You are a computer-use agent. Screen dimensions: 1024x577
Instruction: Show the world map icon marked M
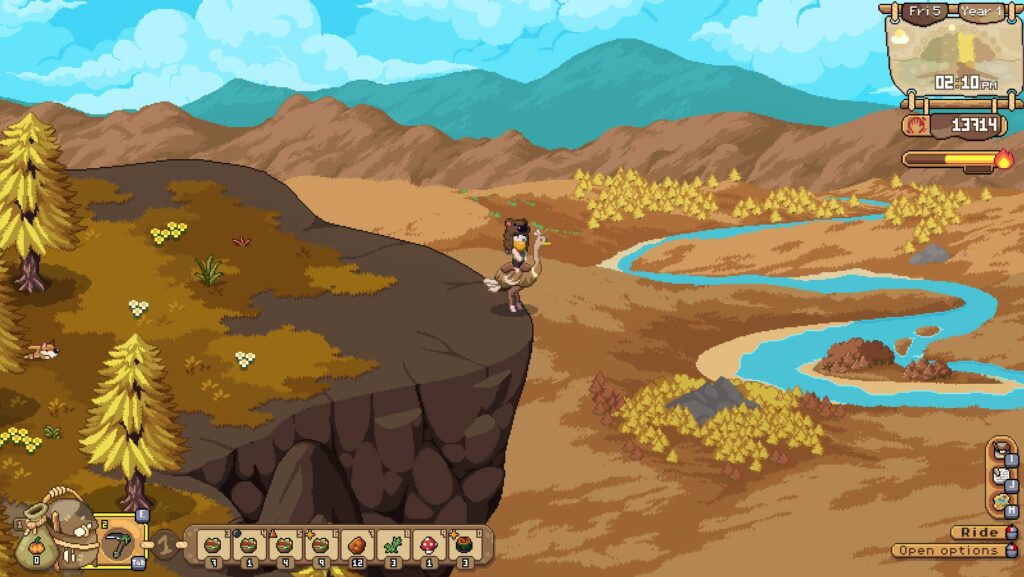(999, 502)
